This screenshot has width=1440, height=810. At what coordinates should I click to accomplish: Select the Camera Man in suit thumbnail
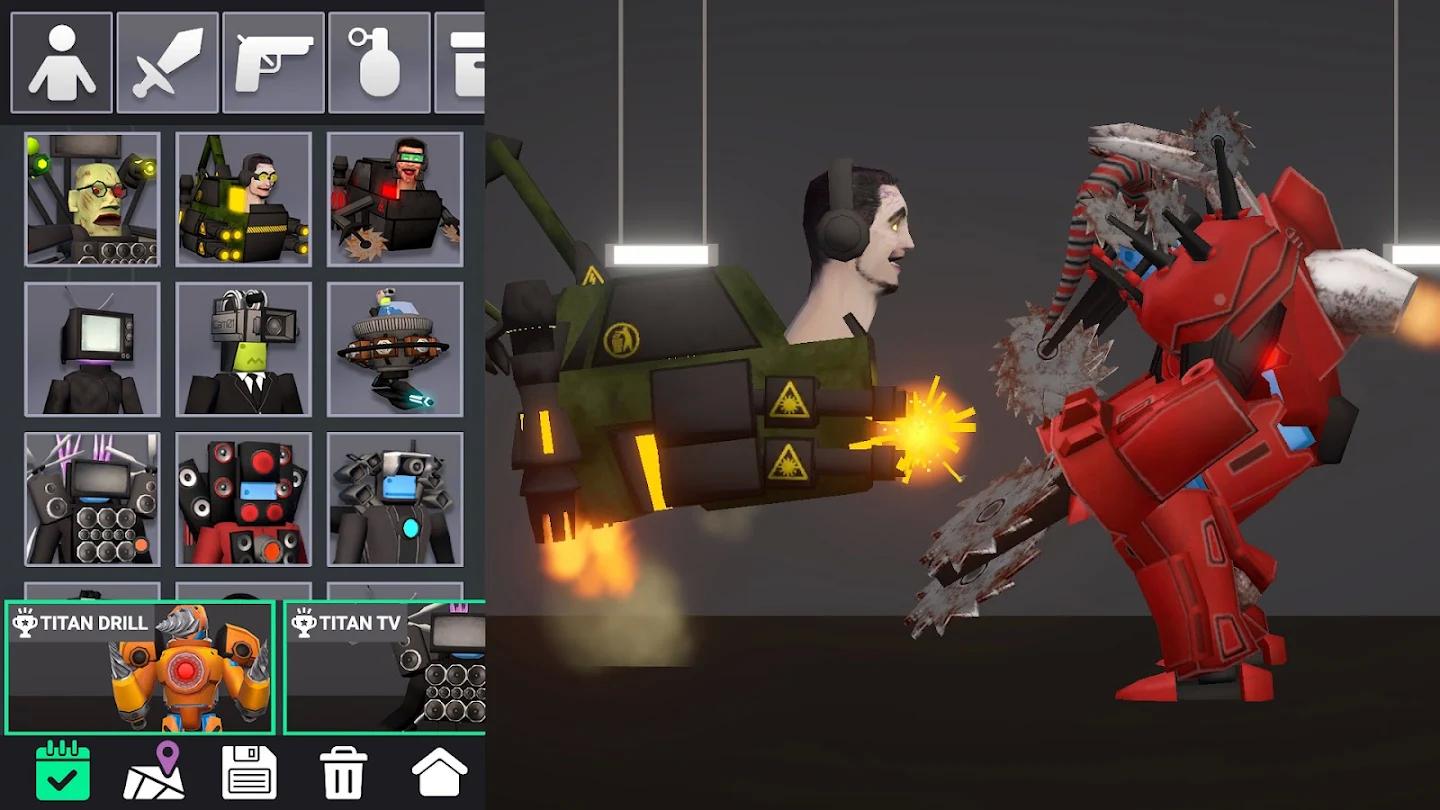(x=244, y=348)
